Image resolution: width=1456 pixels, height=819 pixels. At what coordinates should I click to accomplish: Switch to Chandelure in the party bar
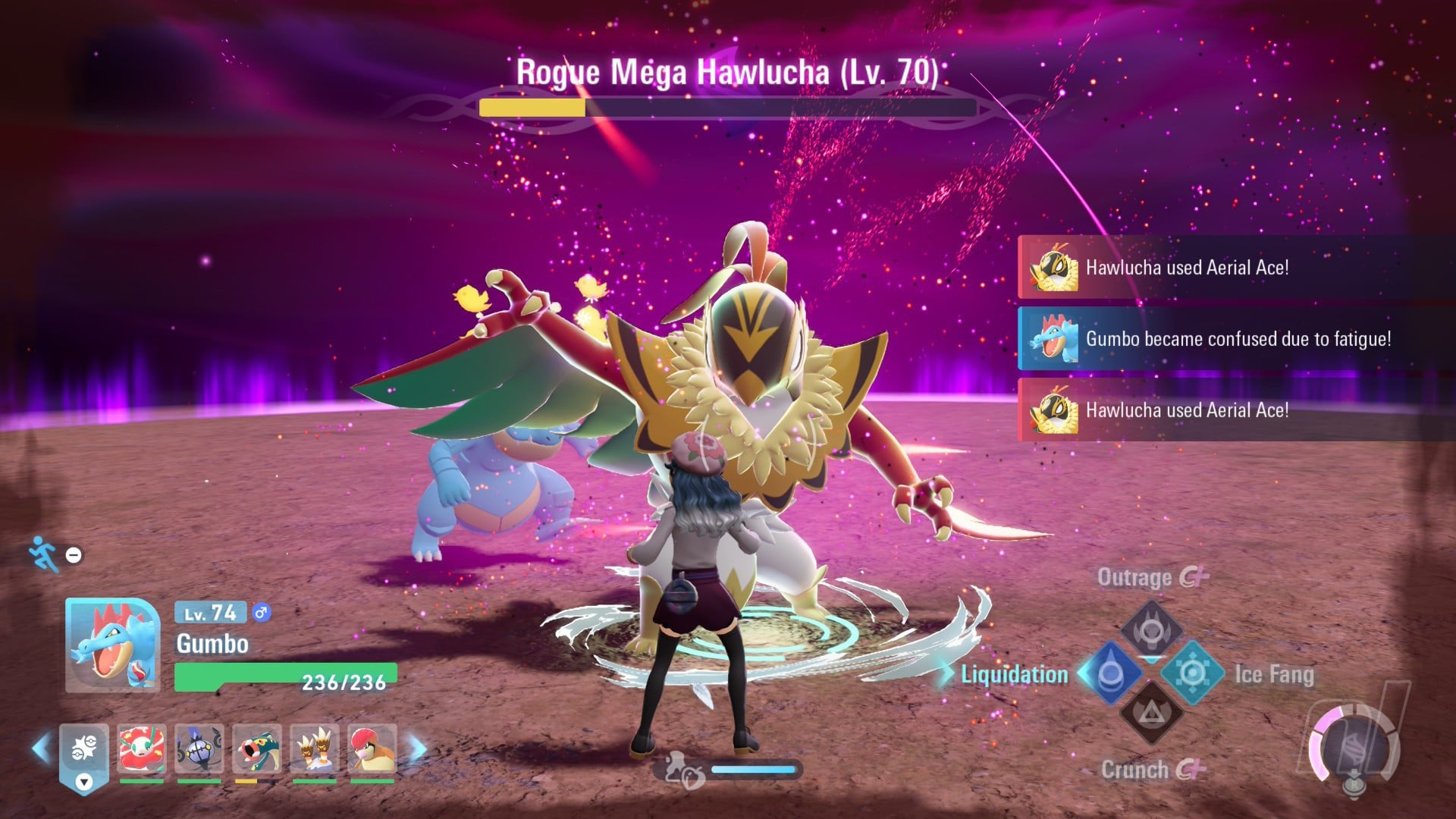(199, 749)
